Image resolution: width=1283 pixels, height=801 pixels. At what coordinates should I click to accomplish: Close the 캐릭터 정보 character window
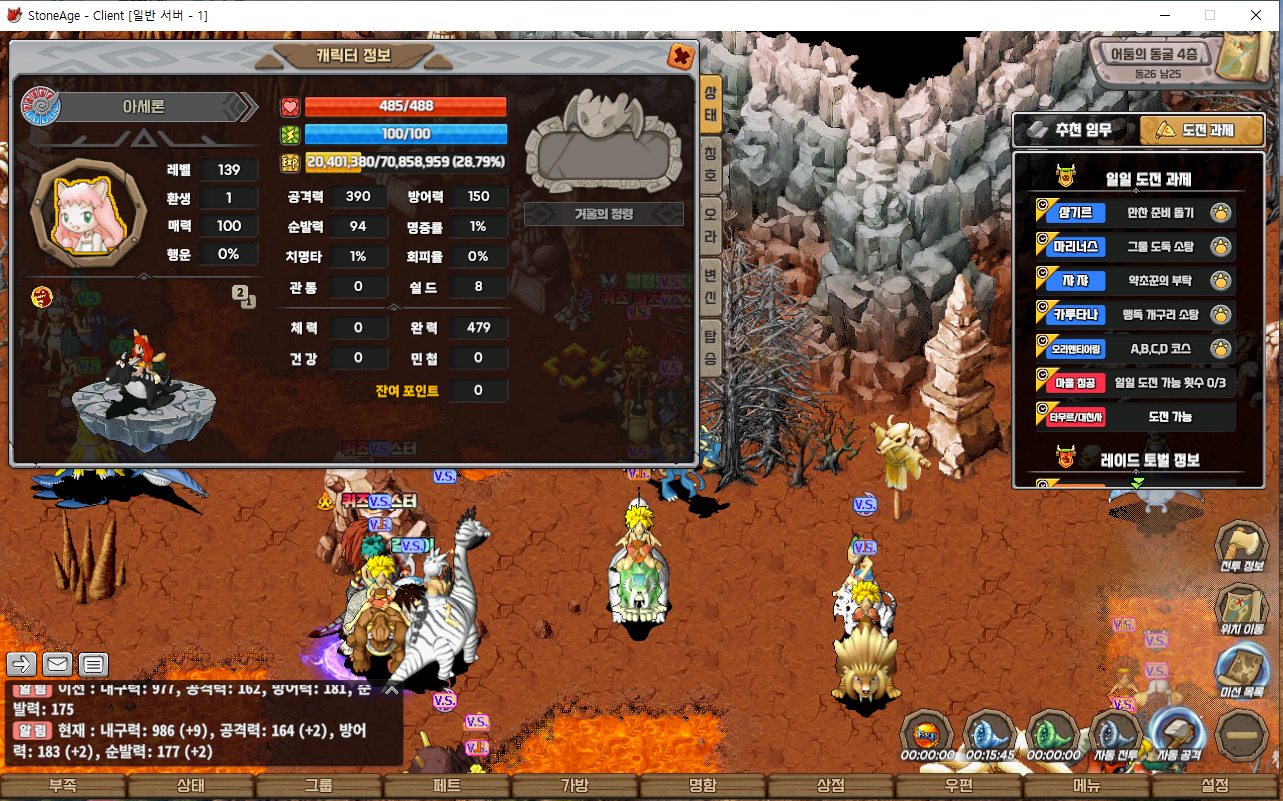pyautogui.click(x=681, y=56)
